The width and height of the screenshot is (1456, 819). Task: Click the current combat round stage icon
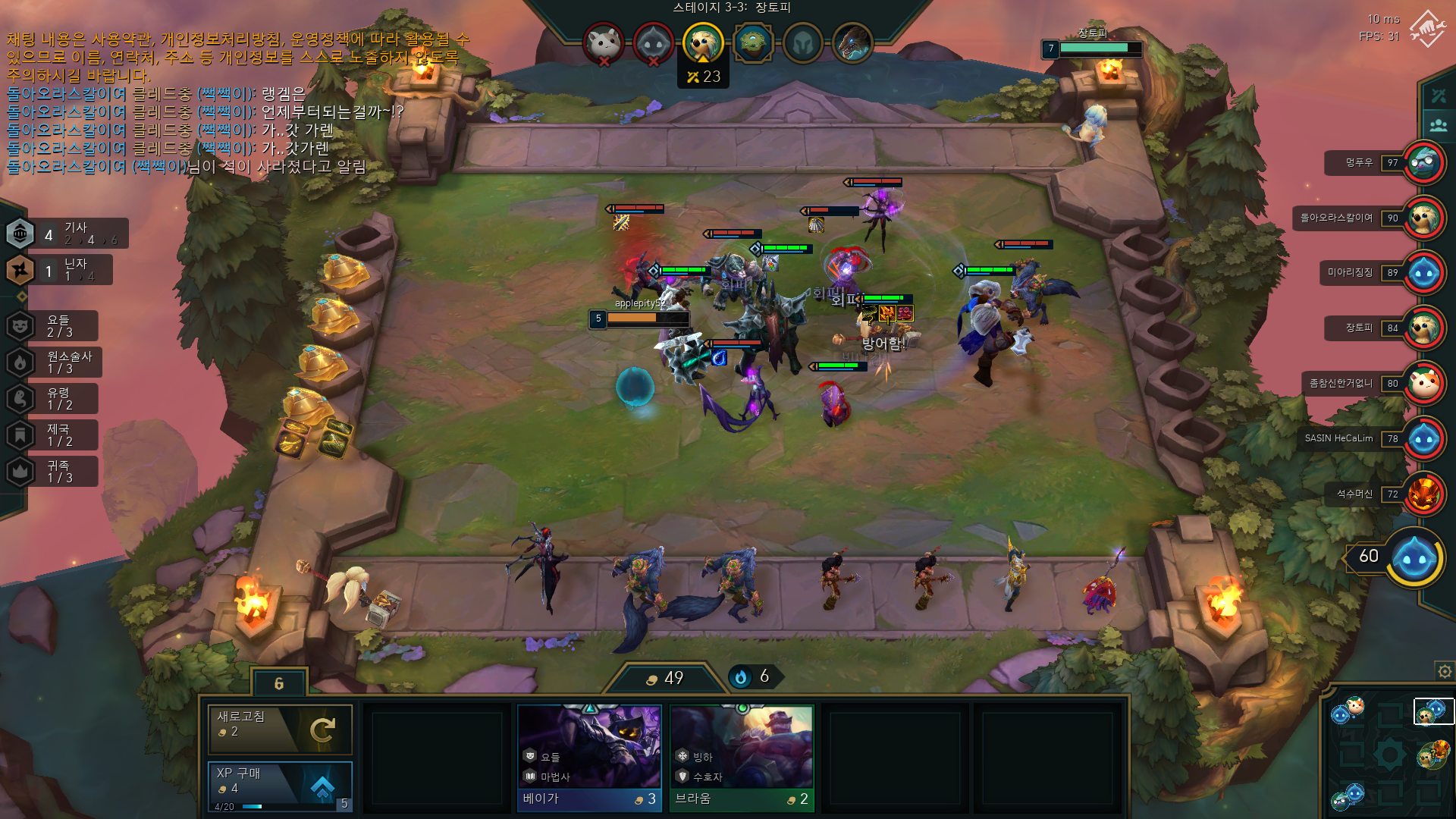tap(702, 42)
